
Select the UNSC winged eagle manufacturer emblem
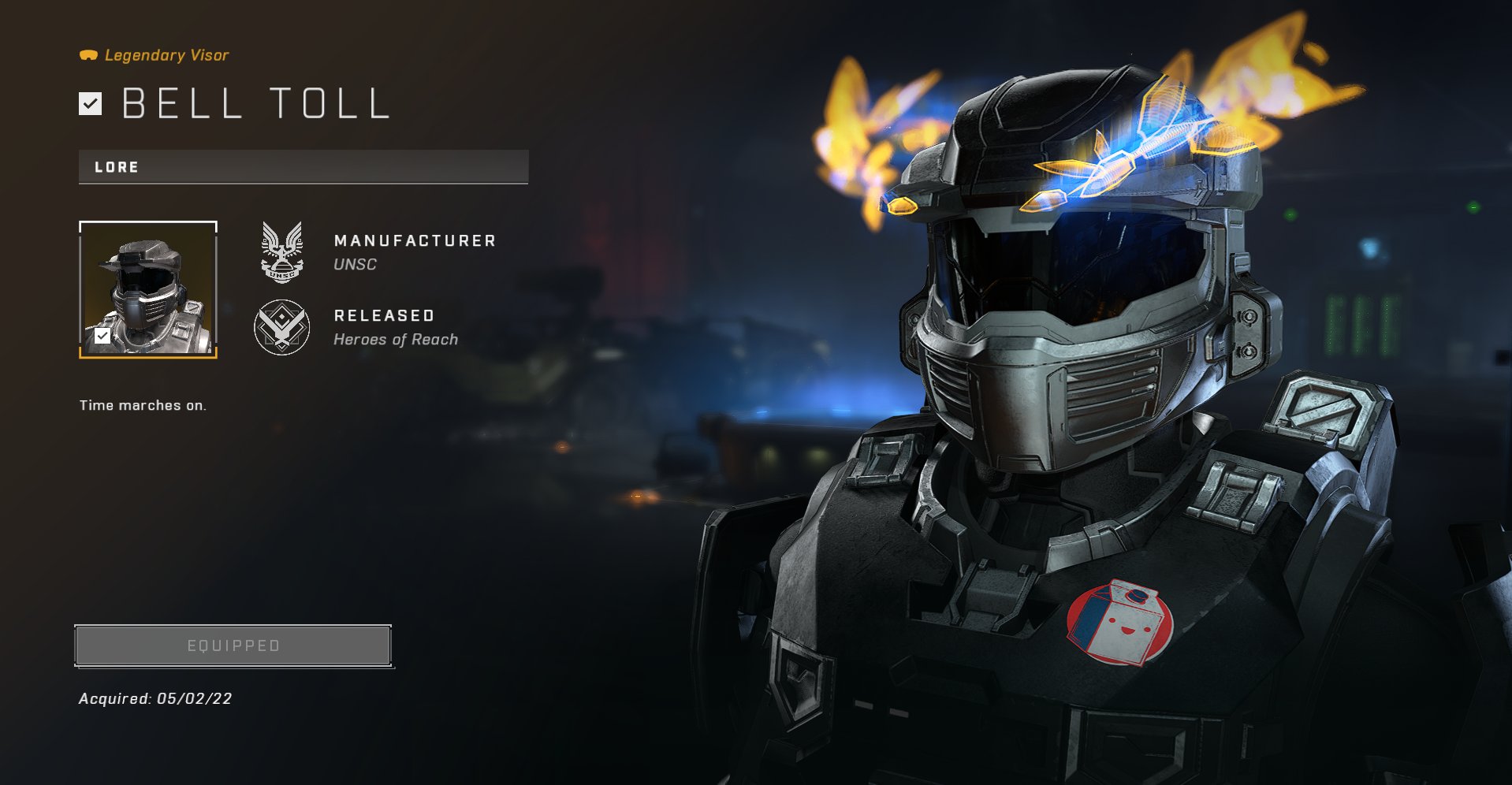click(x=282, y=252)
